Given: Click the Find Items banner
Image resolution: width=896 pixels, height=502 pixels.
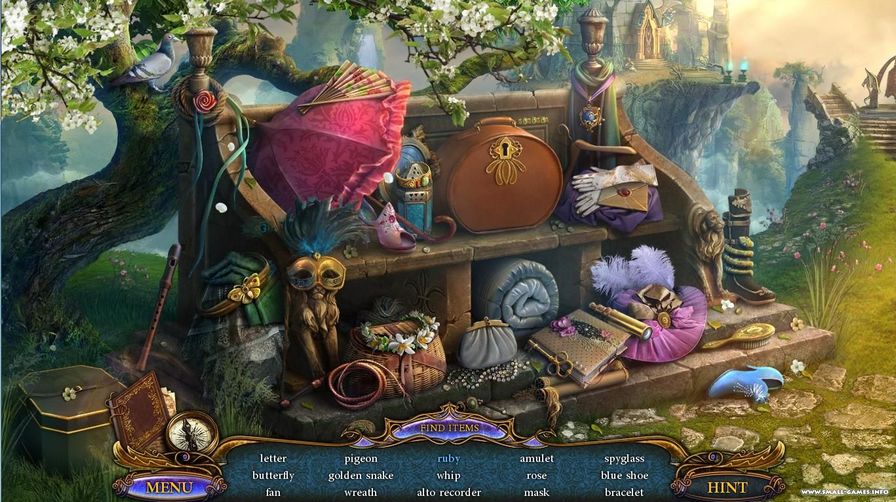Looking at the screenshot, I should [448, 429].
